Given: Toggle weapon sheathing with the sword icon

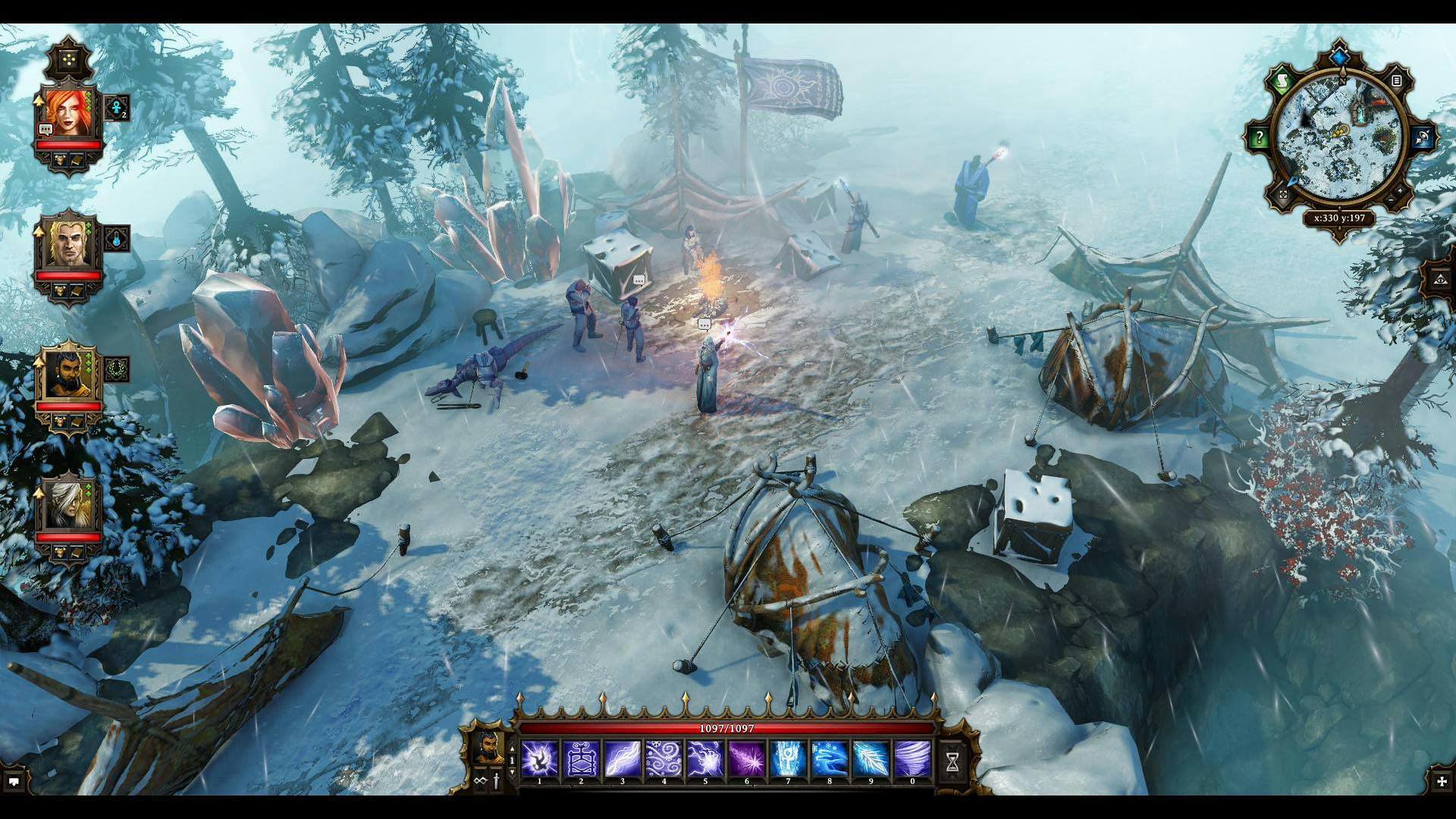Looking at the screenshot, I should pos(494,780).
